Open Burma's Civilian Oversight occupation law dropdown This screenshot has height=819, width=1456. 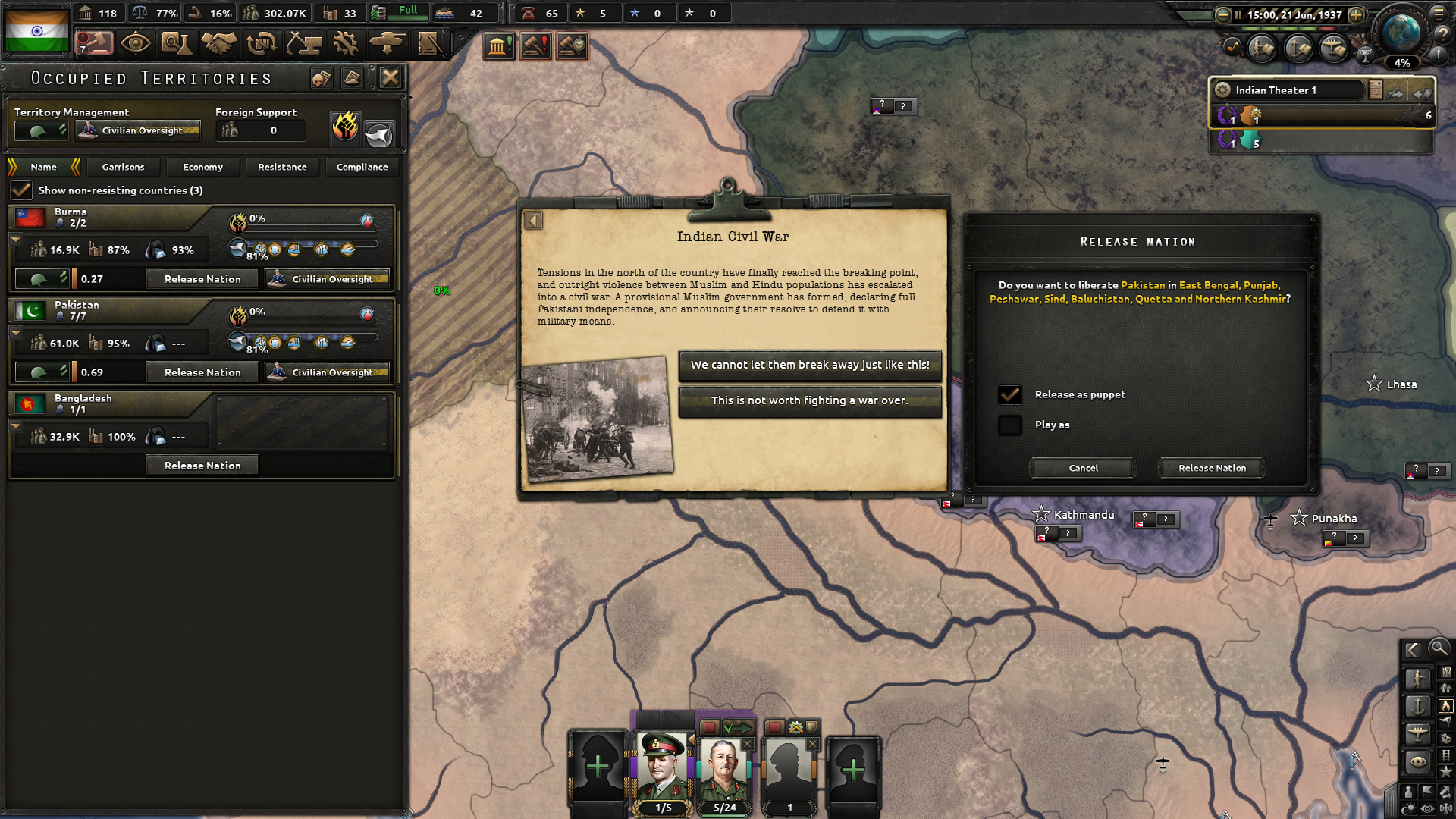pos(327,278)
